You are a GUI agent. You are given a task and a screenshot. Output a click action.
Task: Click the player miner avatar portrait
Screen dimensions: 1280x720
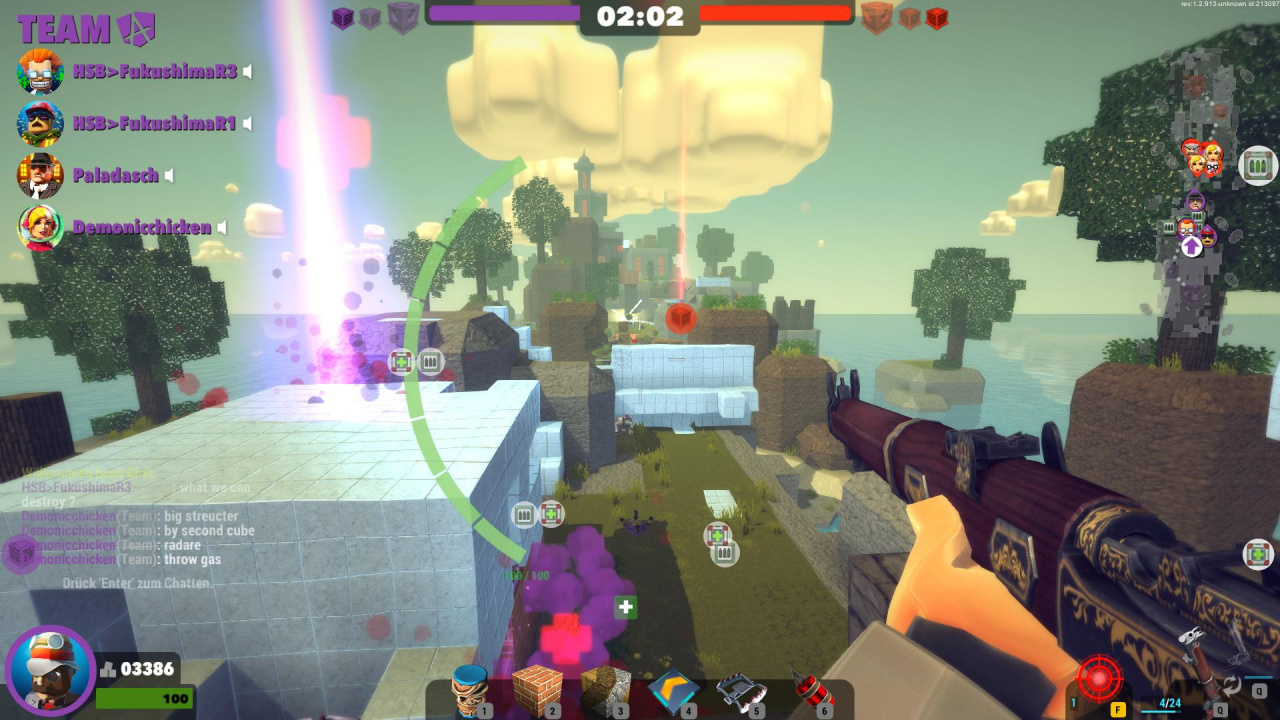50,670
